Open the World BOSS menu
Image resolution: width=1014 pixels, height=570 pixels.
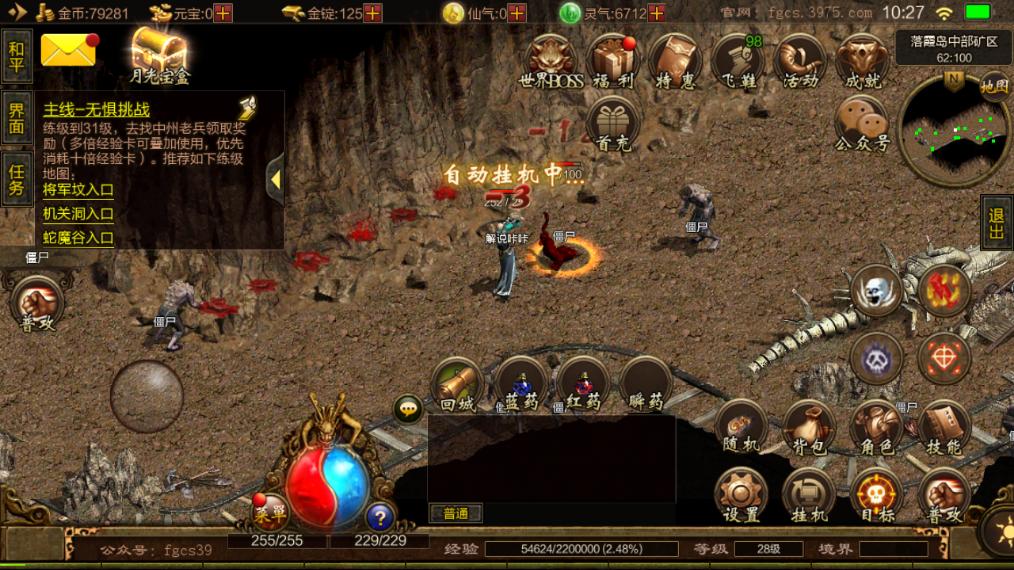[551, 60]
